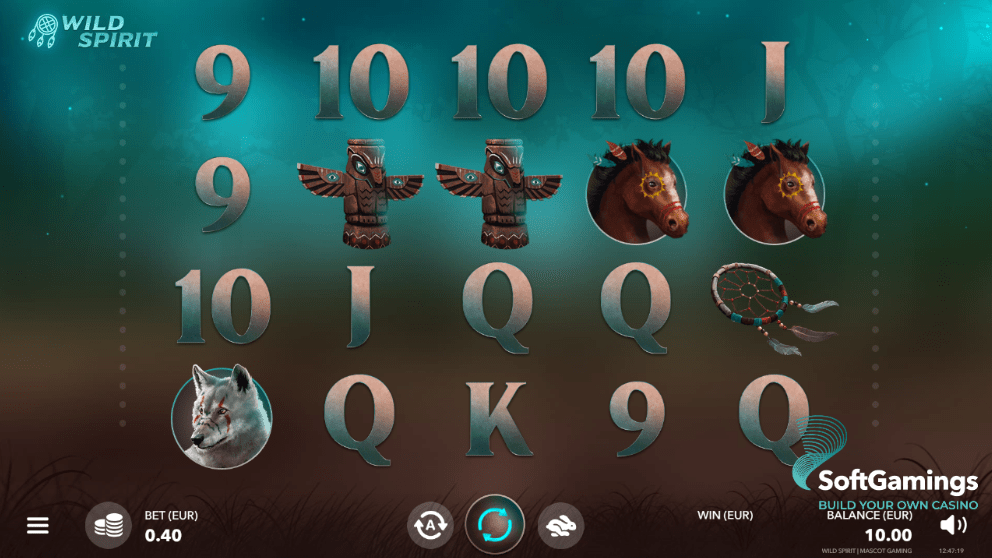
Task: Open the hamburger menu
Action: 38,525
